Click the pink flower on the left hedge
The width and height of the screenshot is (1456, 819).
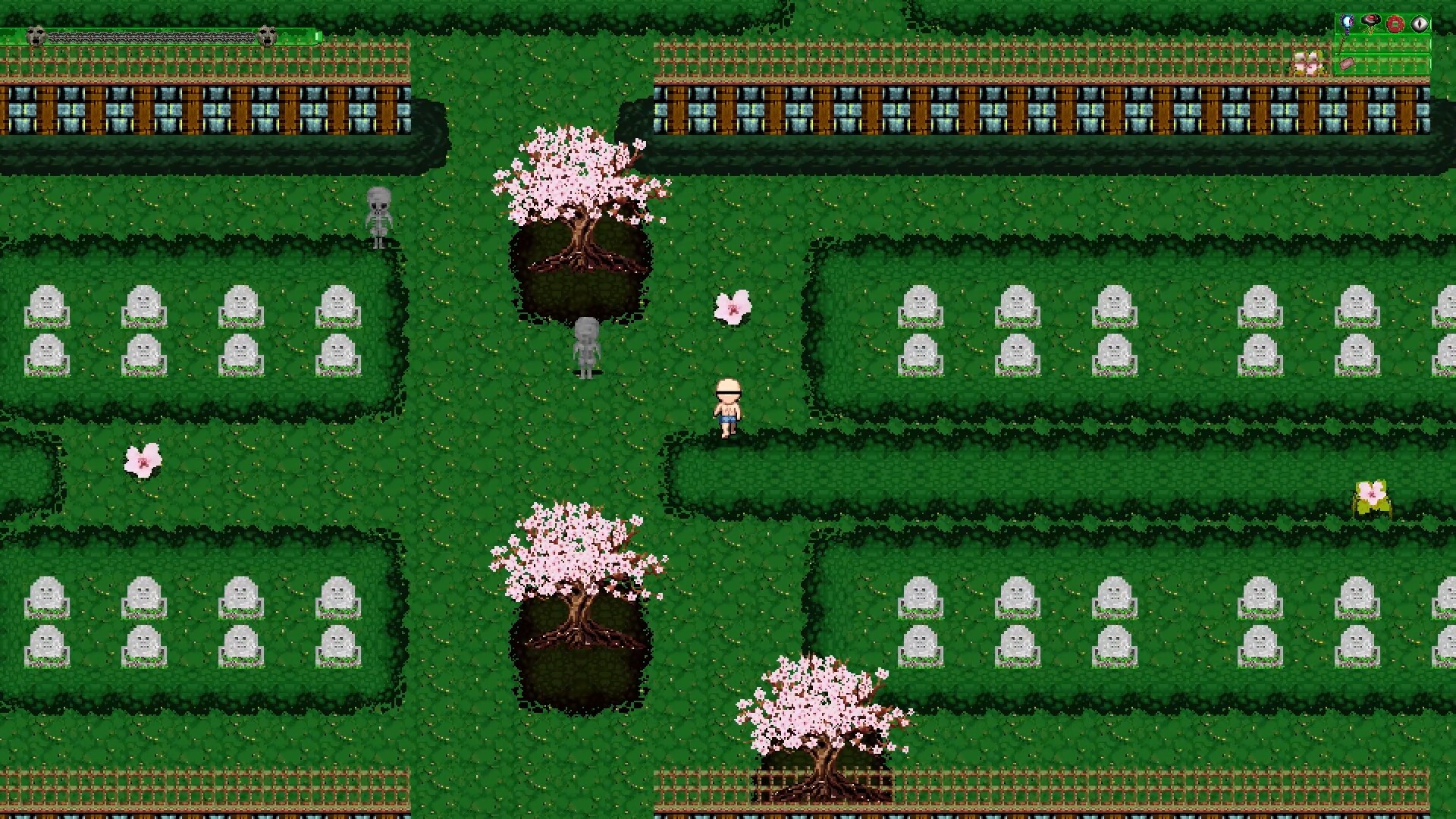click(141, 463)
